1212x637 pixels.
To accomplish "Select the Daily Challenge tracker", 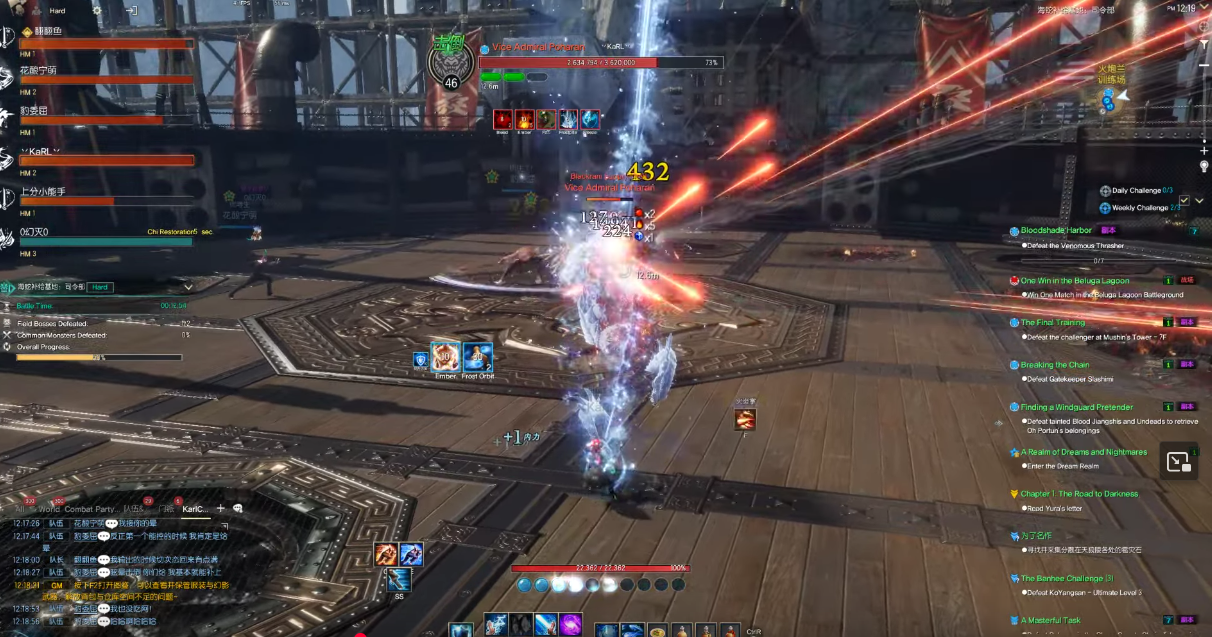I will click(1137, 190).
